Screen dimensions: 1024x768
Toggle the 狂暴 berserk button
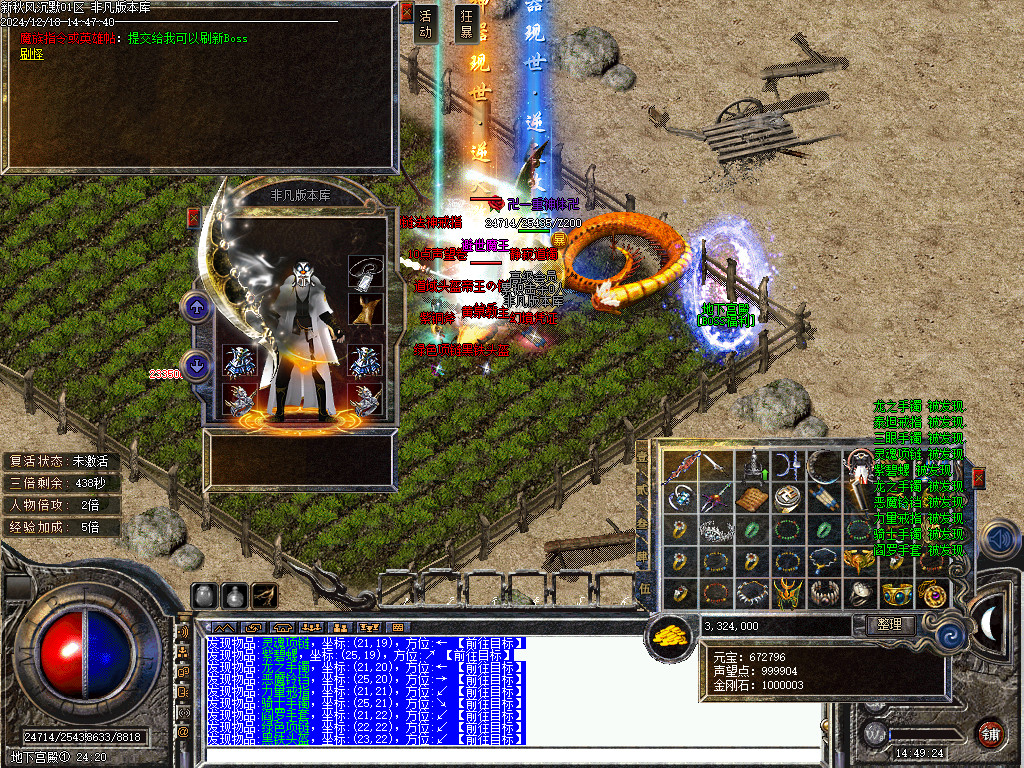[x=465, y=24]
